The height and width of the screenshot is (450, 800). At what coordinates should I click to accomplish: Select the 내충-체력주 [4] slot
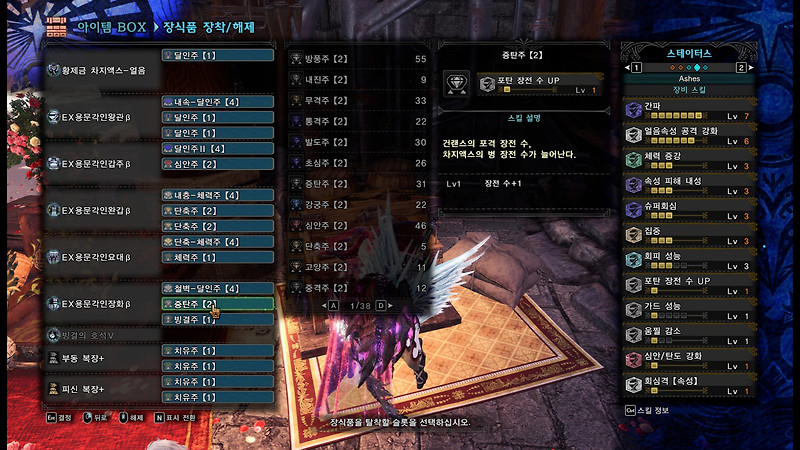point(216,195)
